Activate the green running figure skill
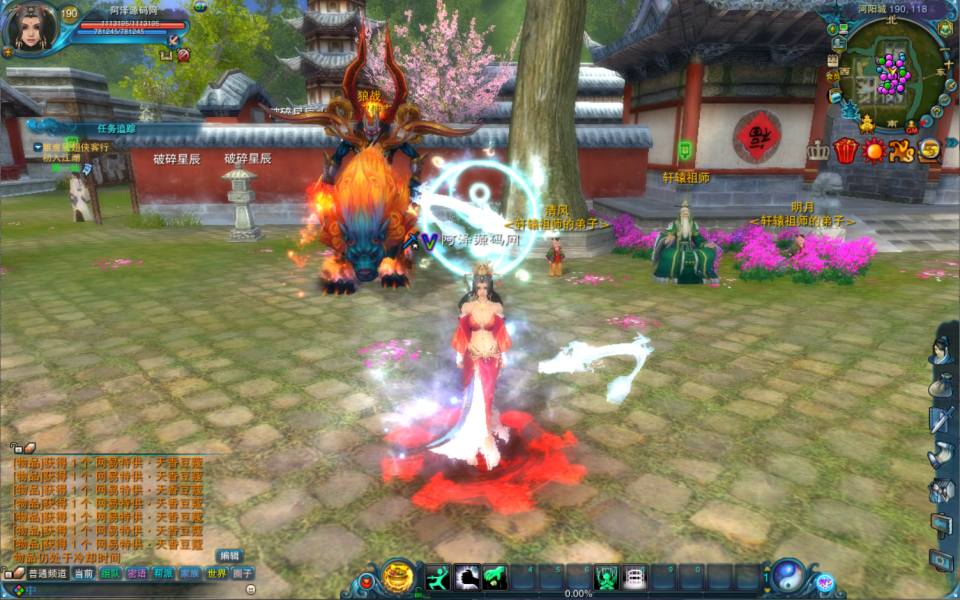Viewport: 960px width, 600px height. click(x=439, y=577)
